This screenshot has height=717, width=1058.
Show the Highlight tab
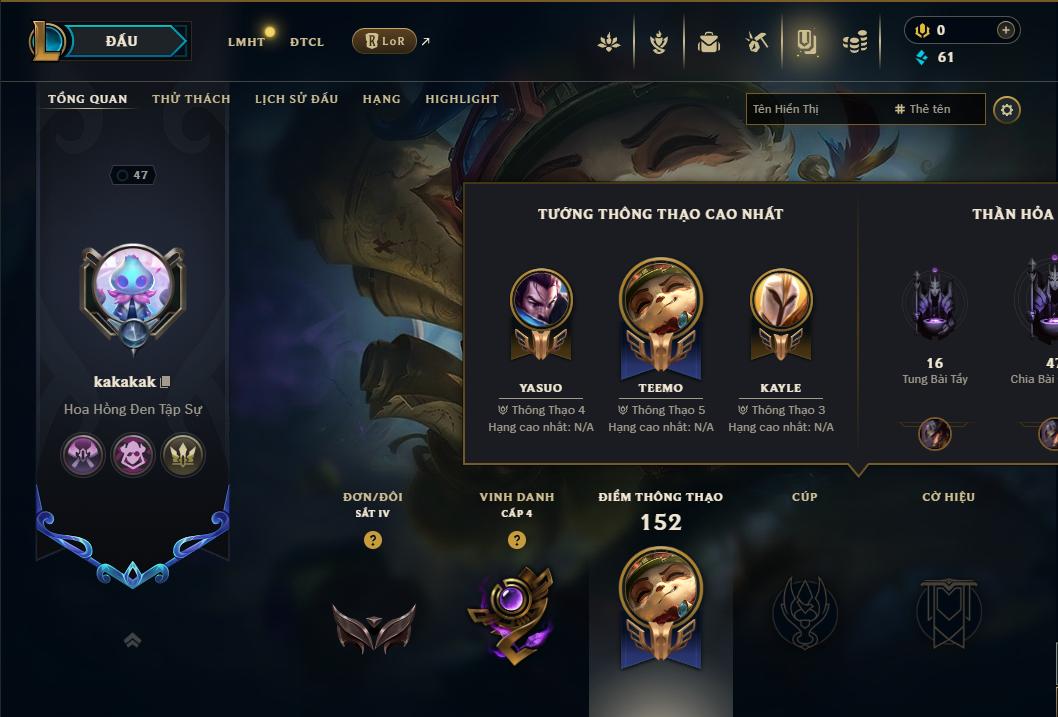(461, 99)
